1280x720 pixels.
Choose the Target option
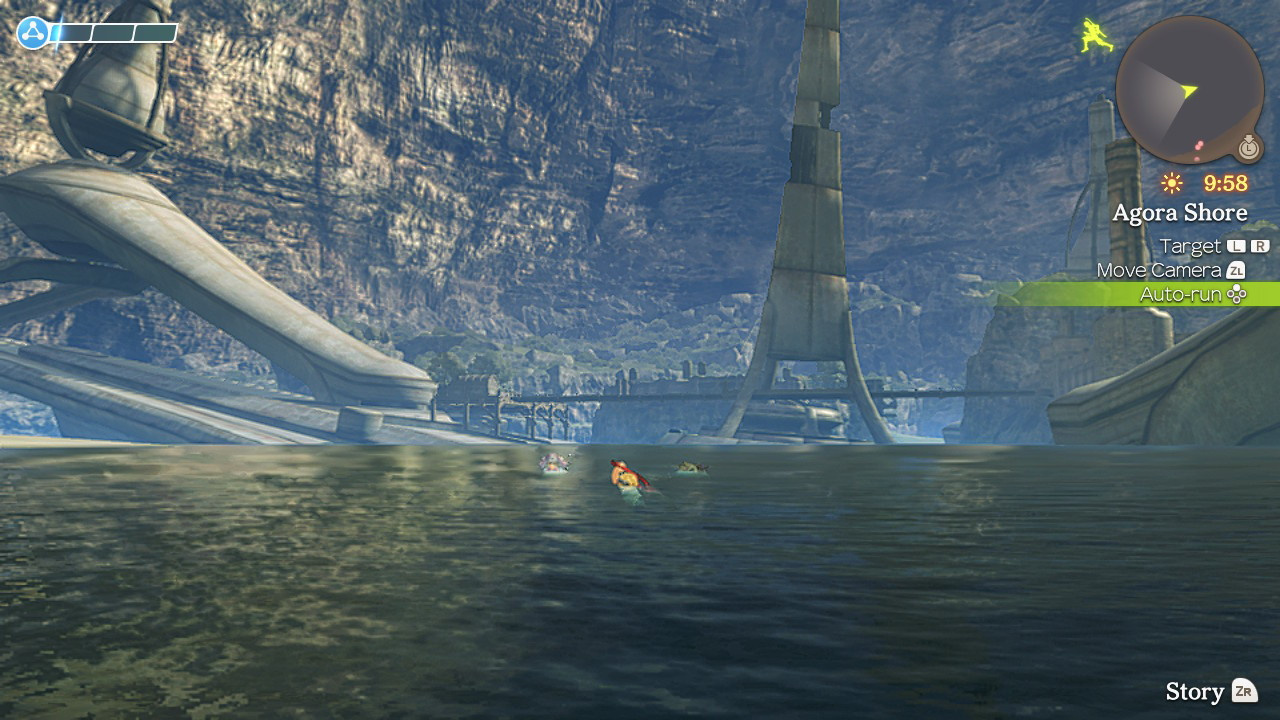pyautogui.click(x=1213, y=246)
